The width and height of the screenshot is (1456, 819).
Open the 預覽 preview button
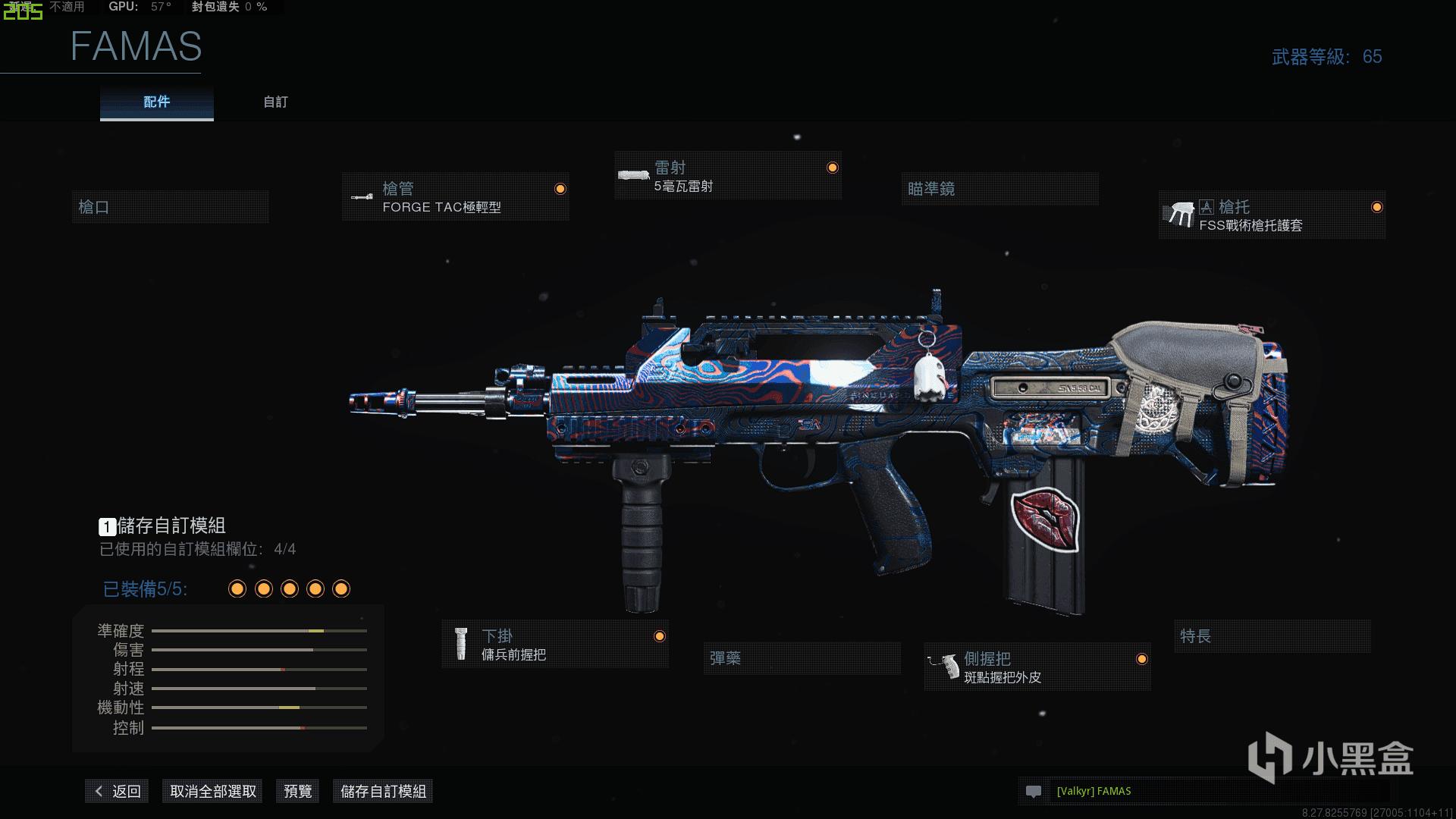(x=297, y=792)
